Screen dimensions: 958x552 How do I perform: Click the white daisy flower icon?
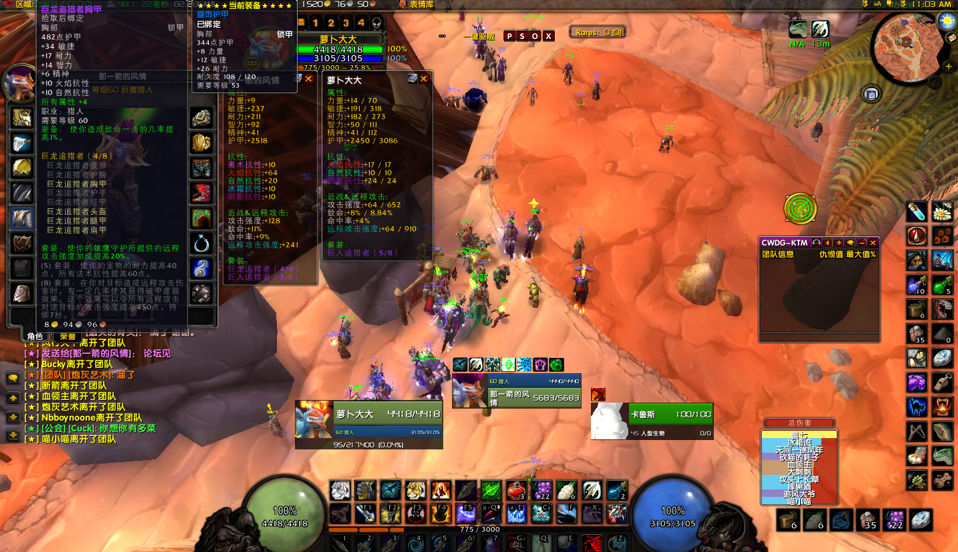click(x=941, y=212)
